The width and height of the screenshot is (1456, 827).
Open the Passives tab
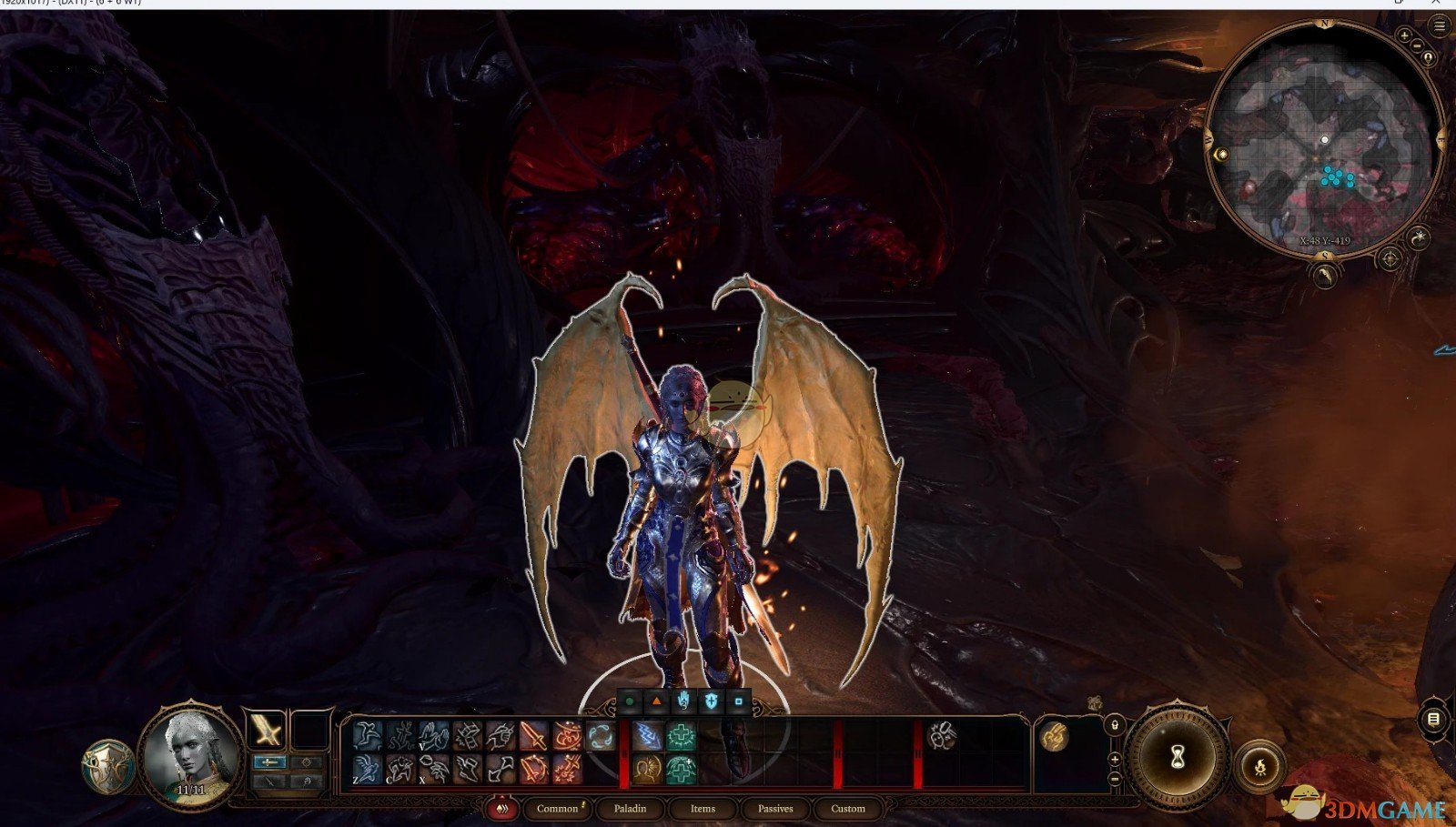(774, 808)
